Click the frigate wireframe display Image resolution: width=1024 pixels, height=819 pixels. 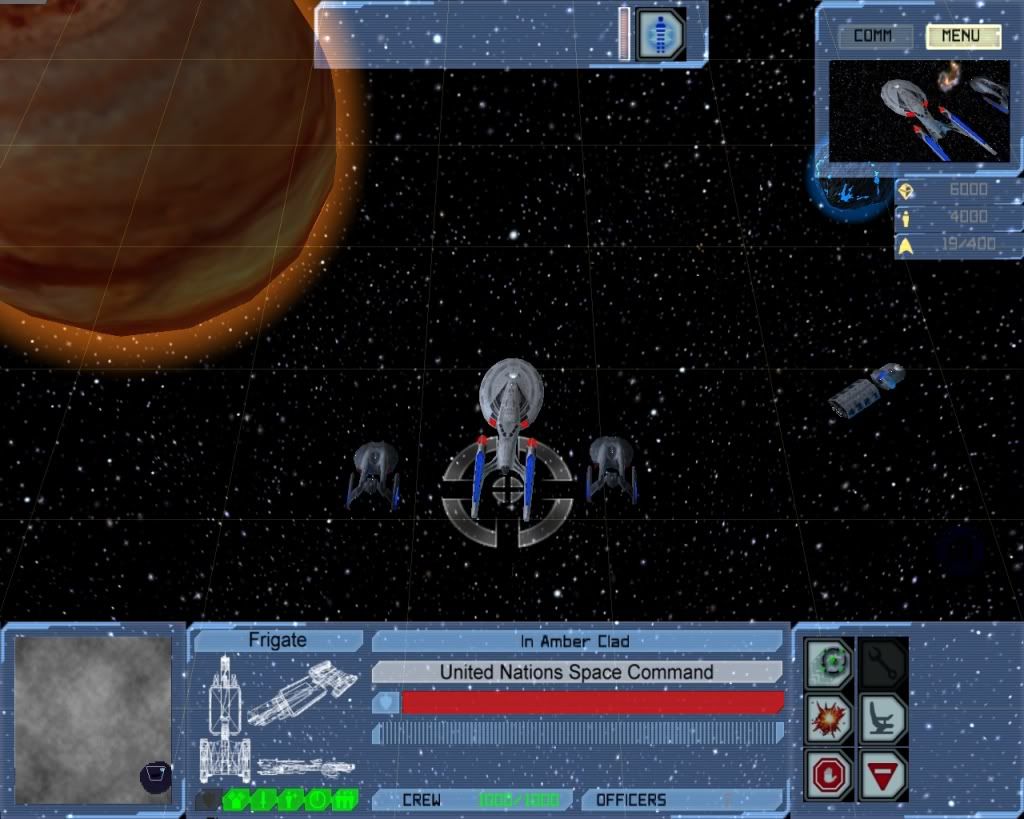point(277,716)
